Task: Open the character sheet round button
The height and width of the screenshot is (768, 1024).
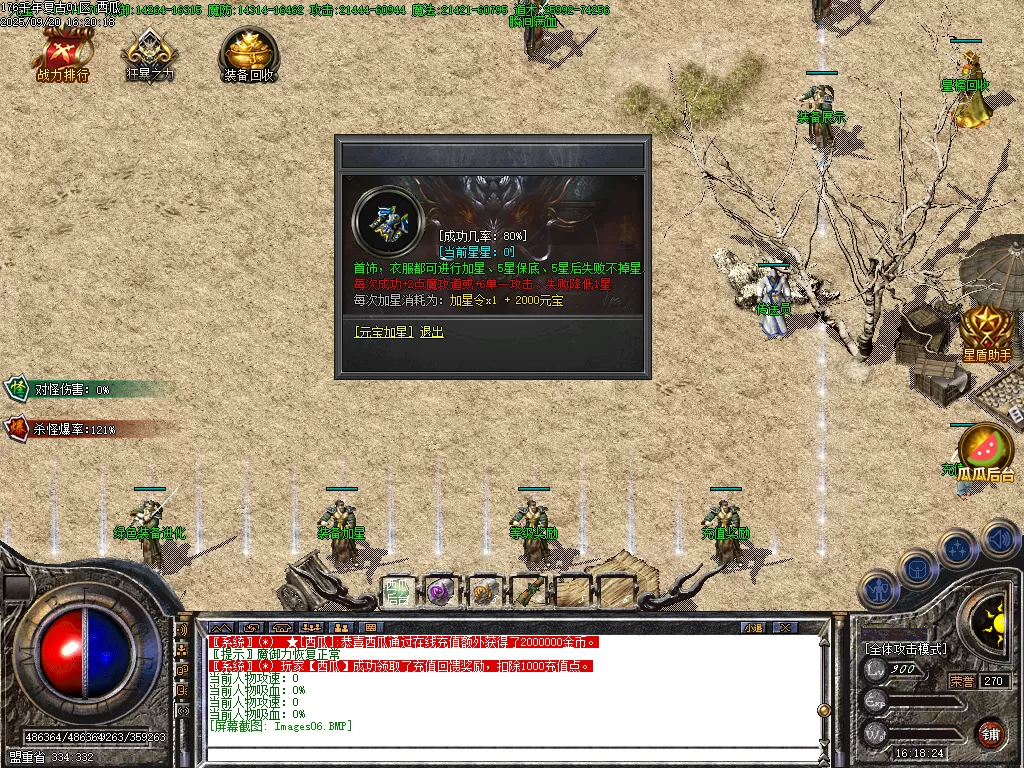Action: (x=876, y=590)
